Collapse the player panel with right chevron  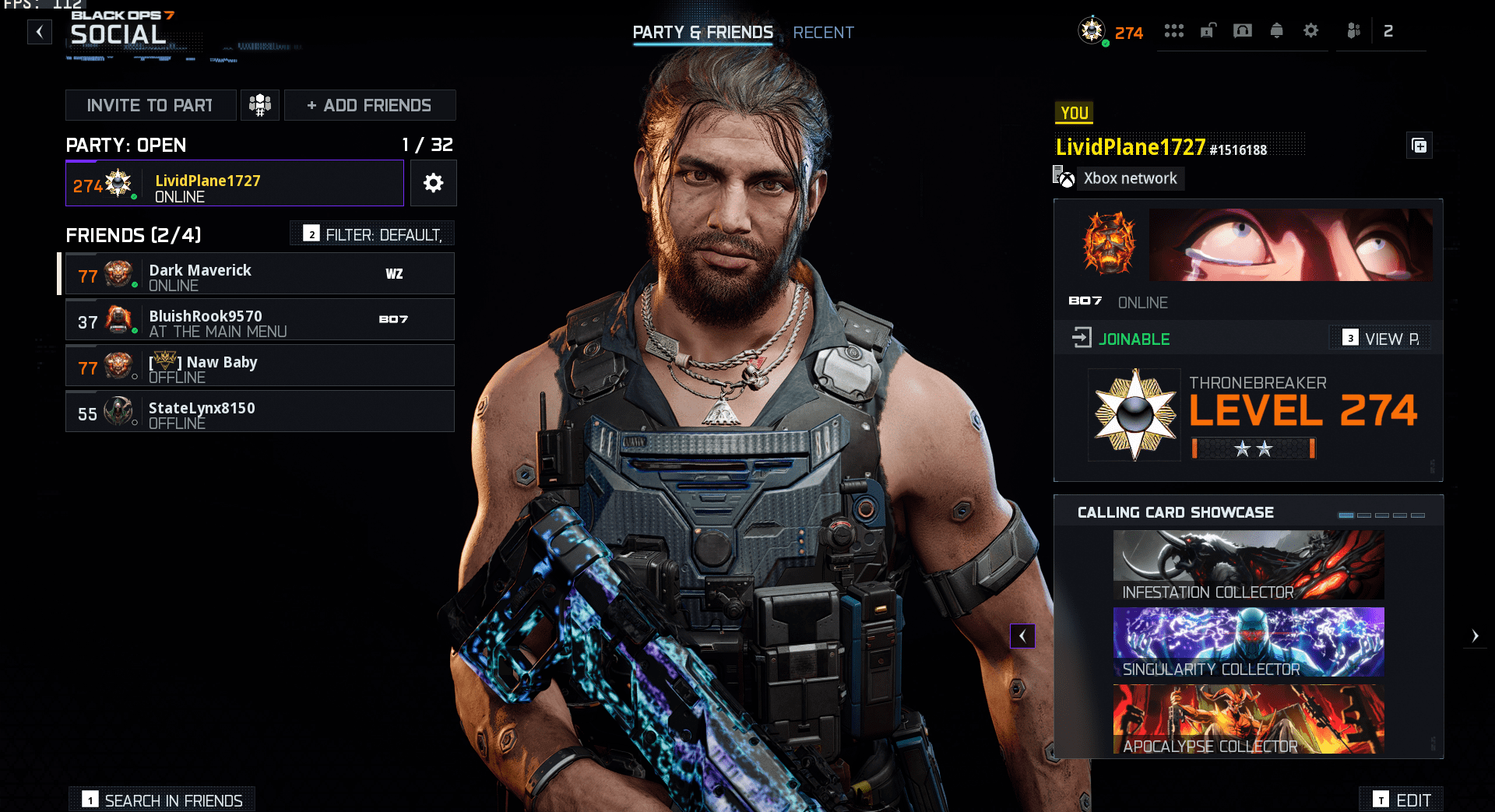click(1475, 636)
